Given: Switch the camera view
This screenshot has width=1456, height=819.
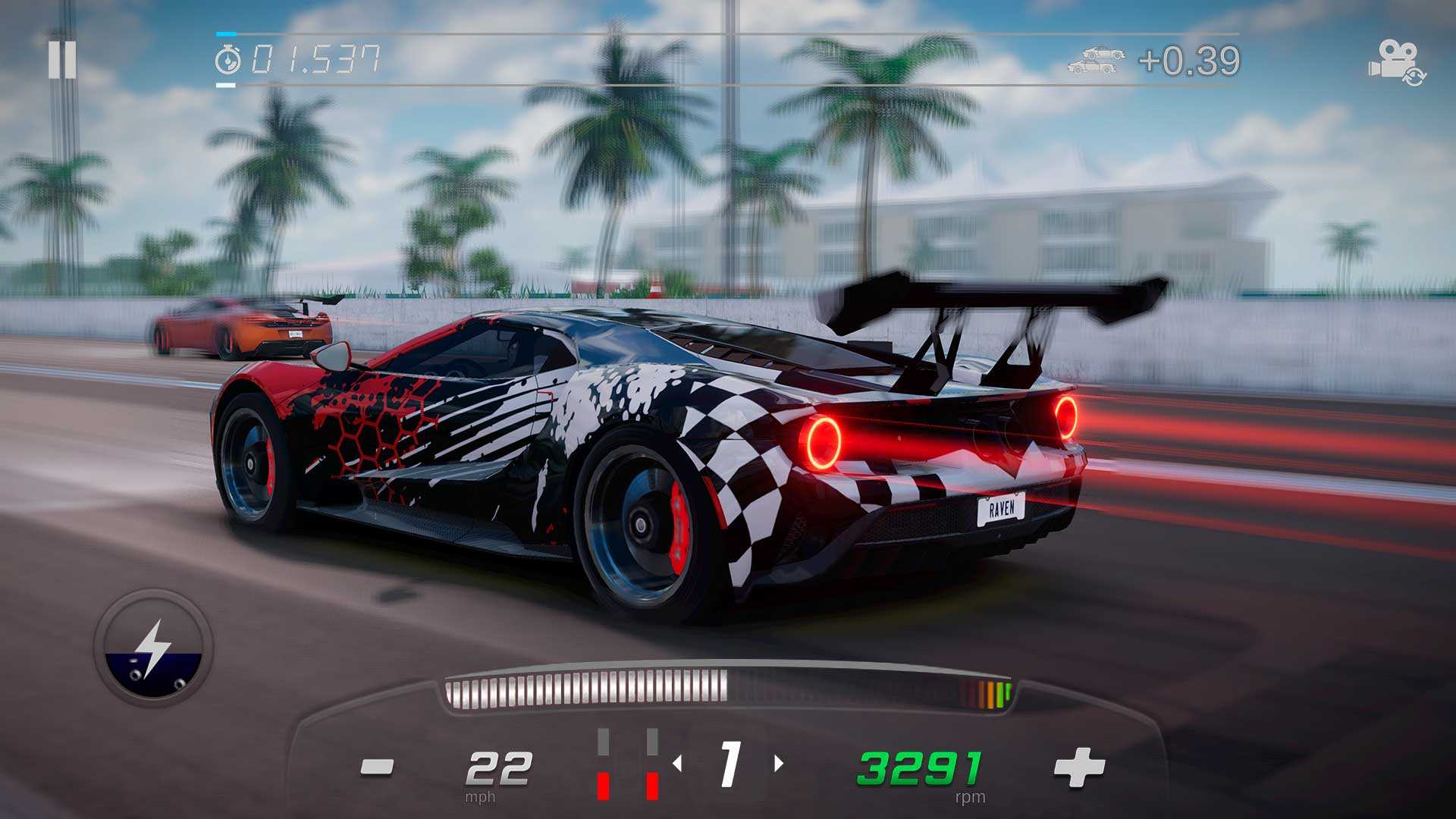Looking at the screenshot, I should click(x=1396, y=62).
